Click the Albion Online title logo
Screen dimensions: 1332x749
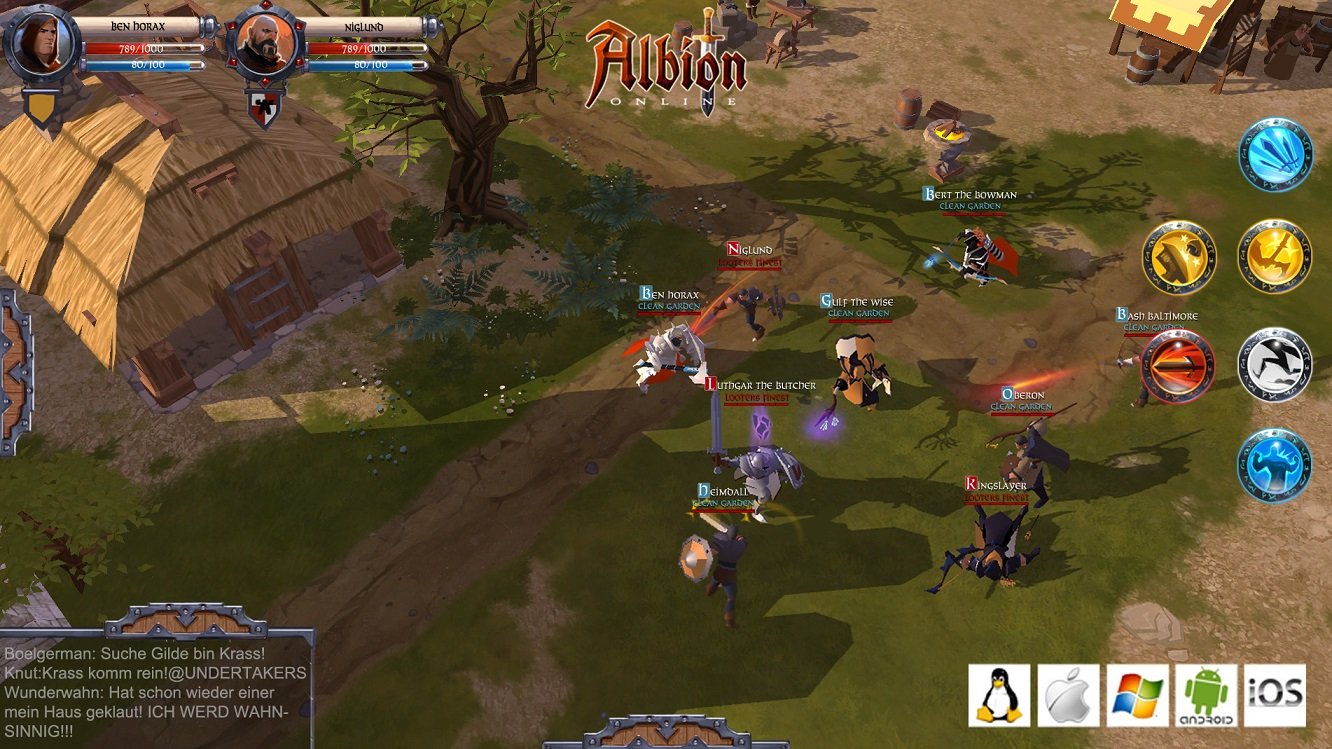664,60
